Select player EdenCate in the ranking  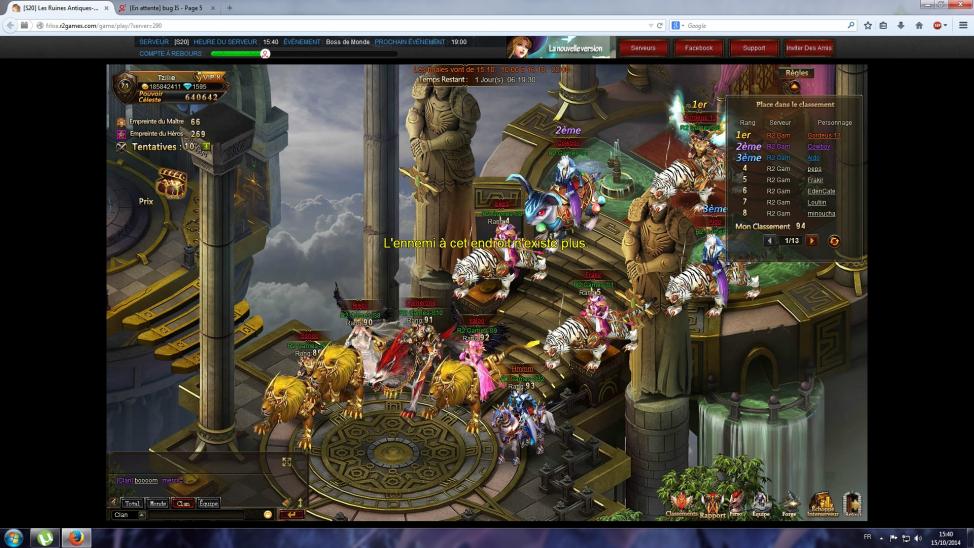(x=821, y=191)
